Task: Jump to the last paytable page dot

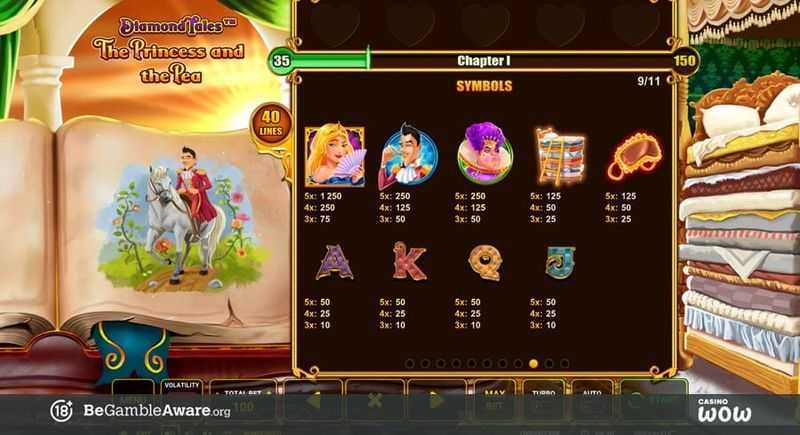Action: pos(565,363)
